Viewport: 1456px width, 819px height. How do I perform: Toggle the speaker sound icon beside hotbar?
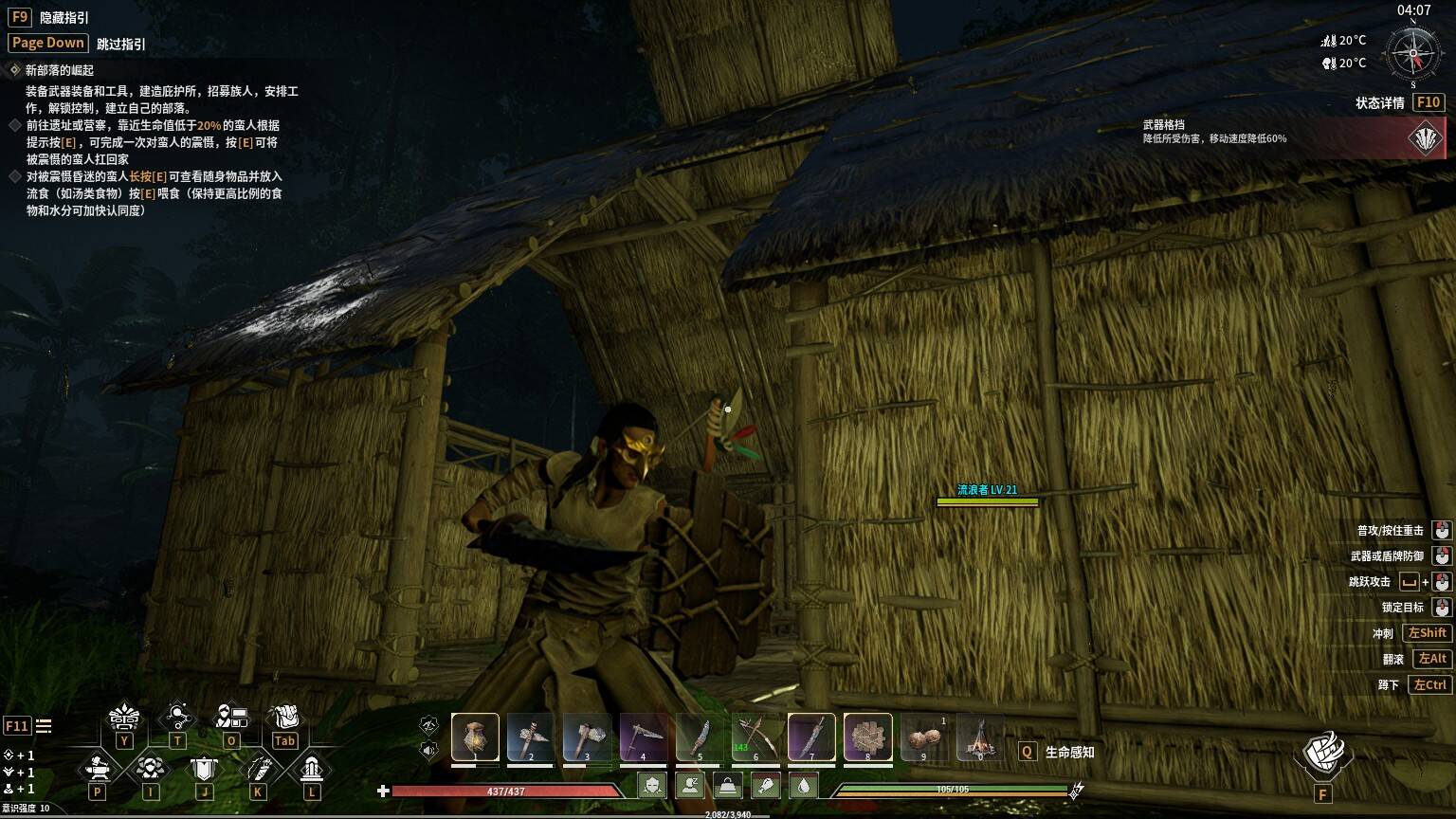click(x=429, y=751)
